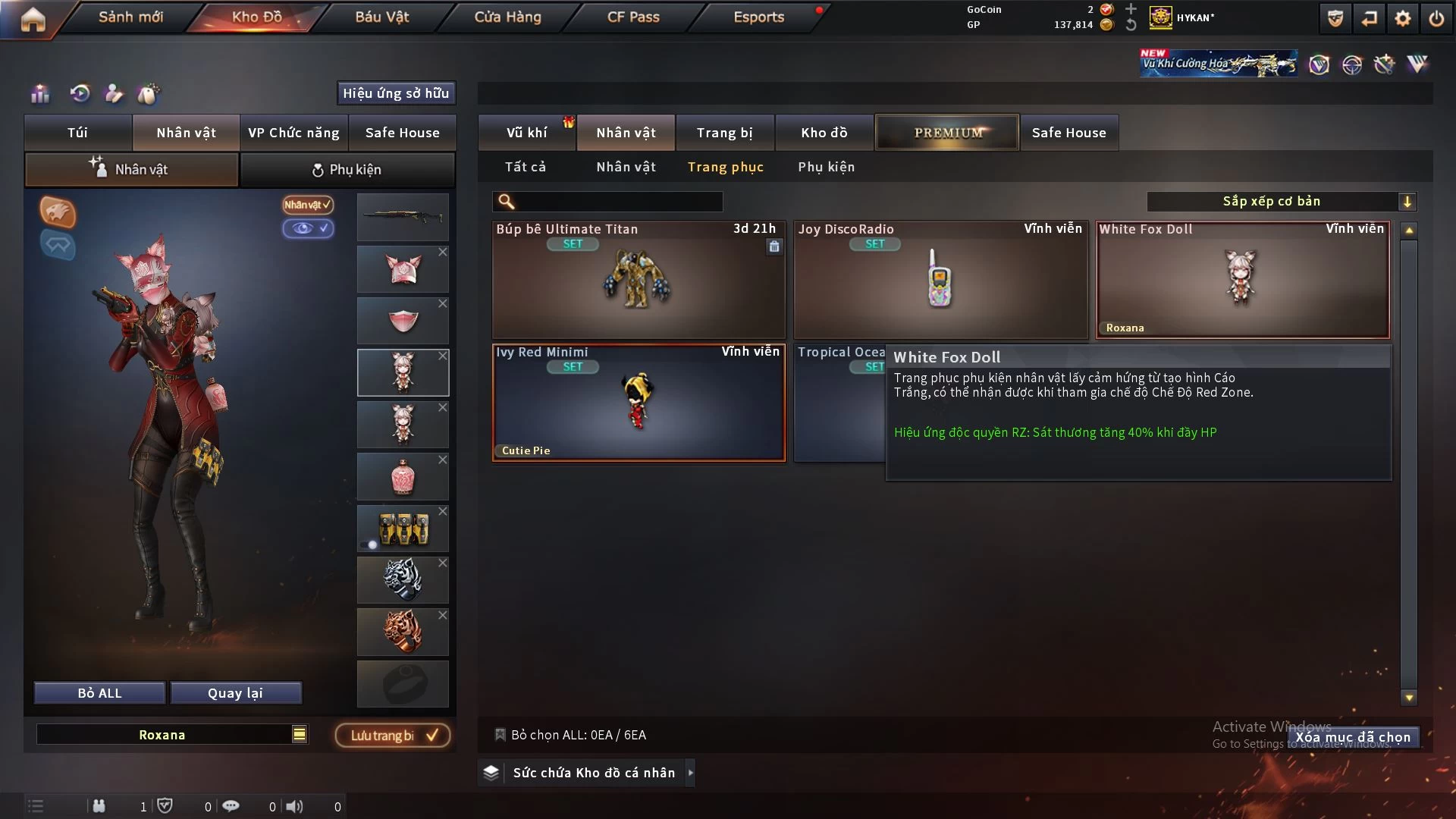Image resolution: width=1456 pixels, height=819 pixels.
Task: Show Tất cả items
Action: click(526, 167)
